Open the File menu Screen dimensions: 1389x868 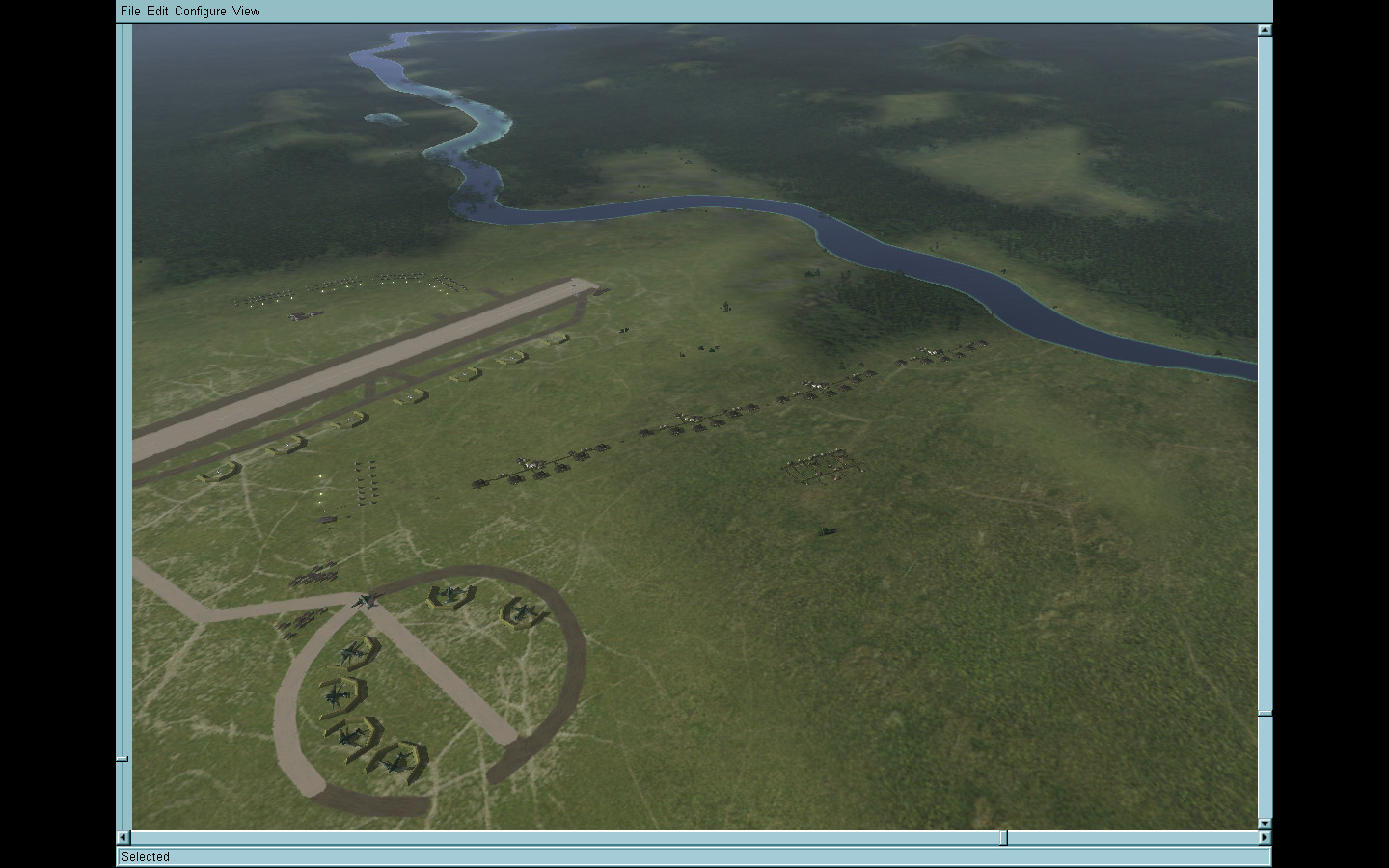tap(130, 11)
